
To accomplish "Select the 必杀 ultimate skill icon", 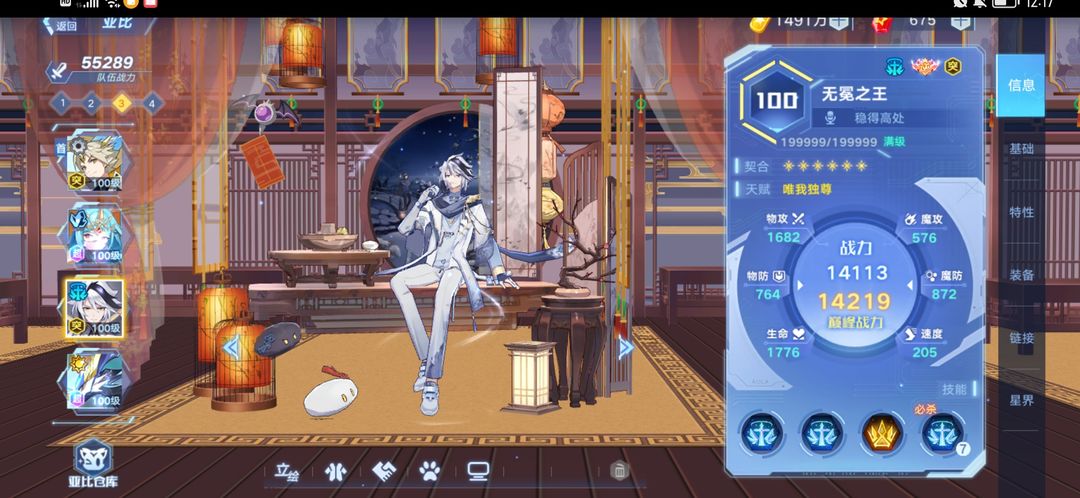I will point(941,433).
